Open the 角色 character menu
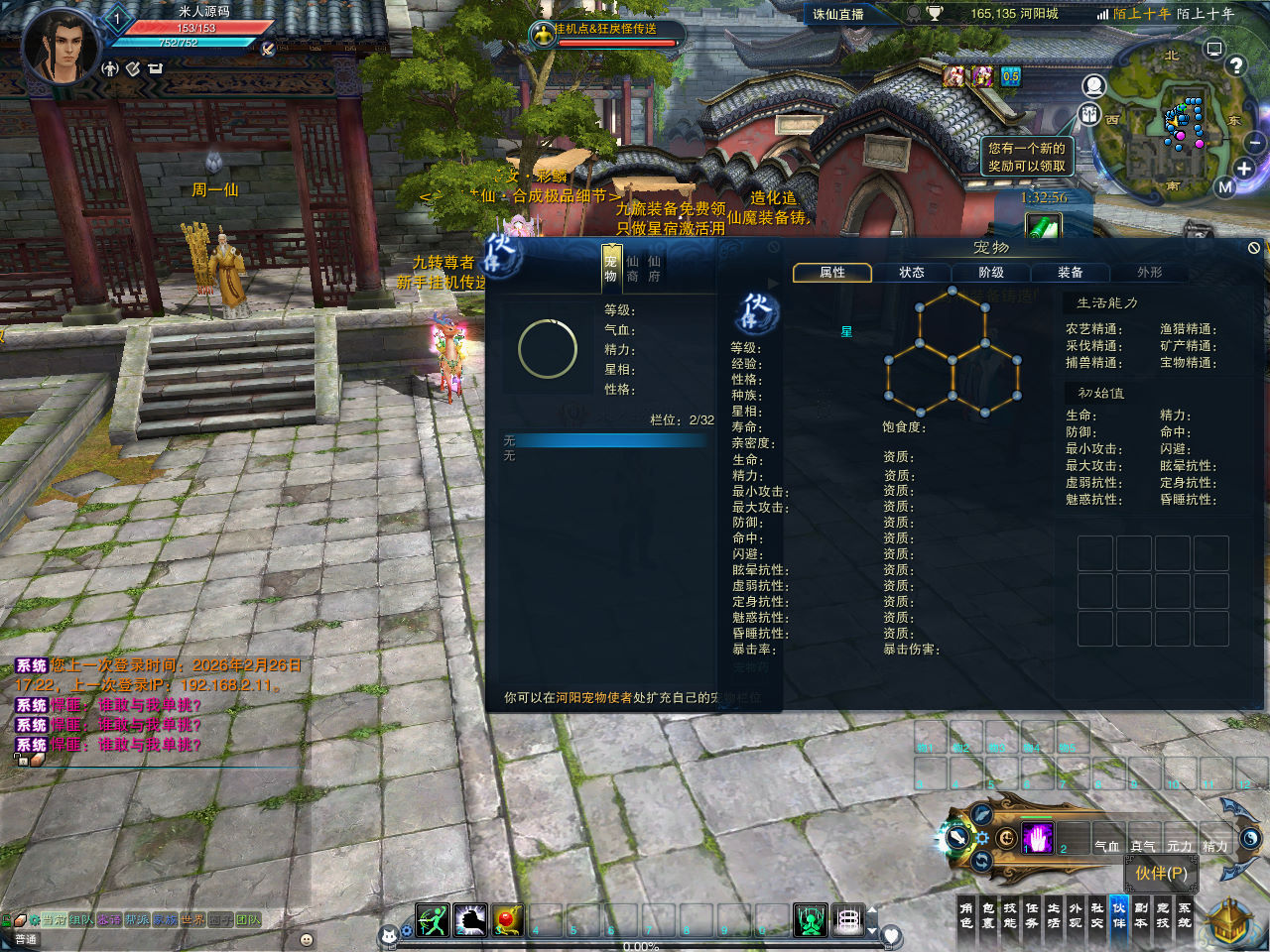Image resolution: width=1270 pixels, height=952 pixels. pos(966,915)
